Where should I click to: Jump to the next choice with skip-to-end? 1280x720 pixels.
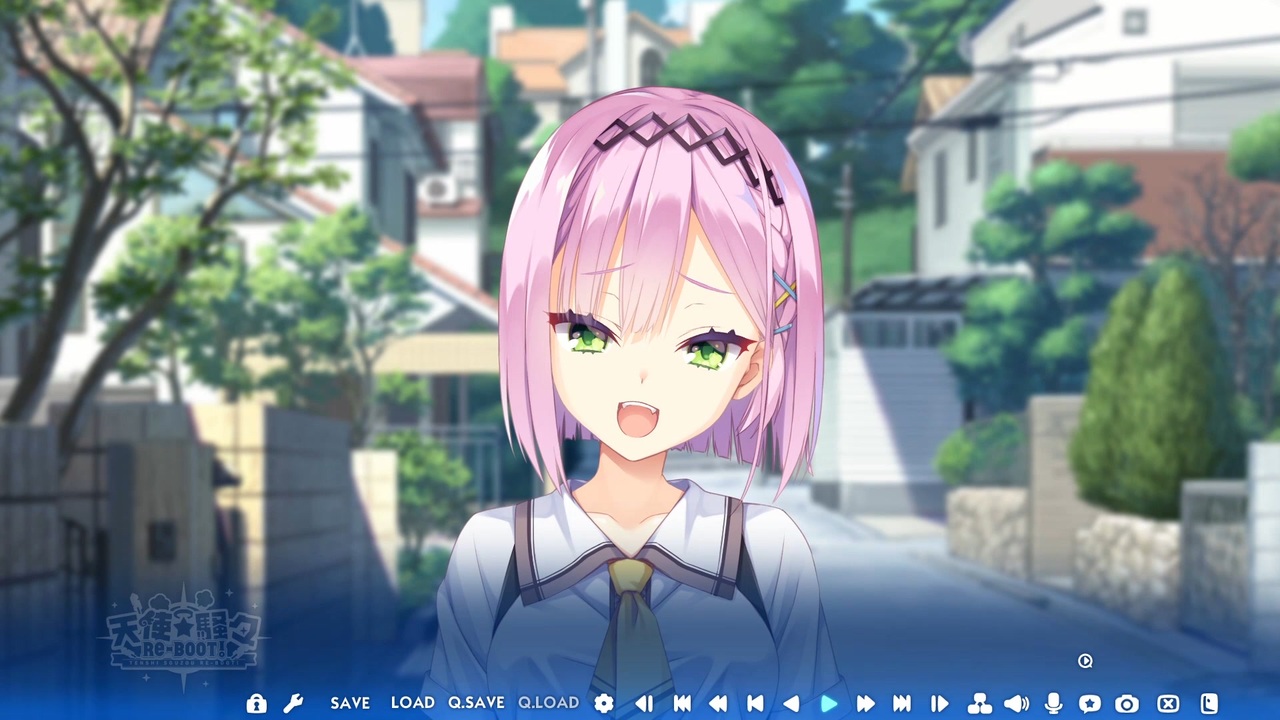[901, 703]
